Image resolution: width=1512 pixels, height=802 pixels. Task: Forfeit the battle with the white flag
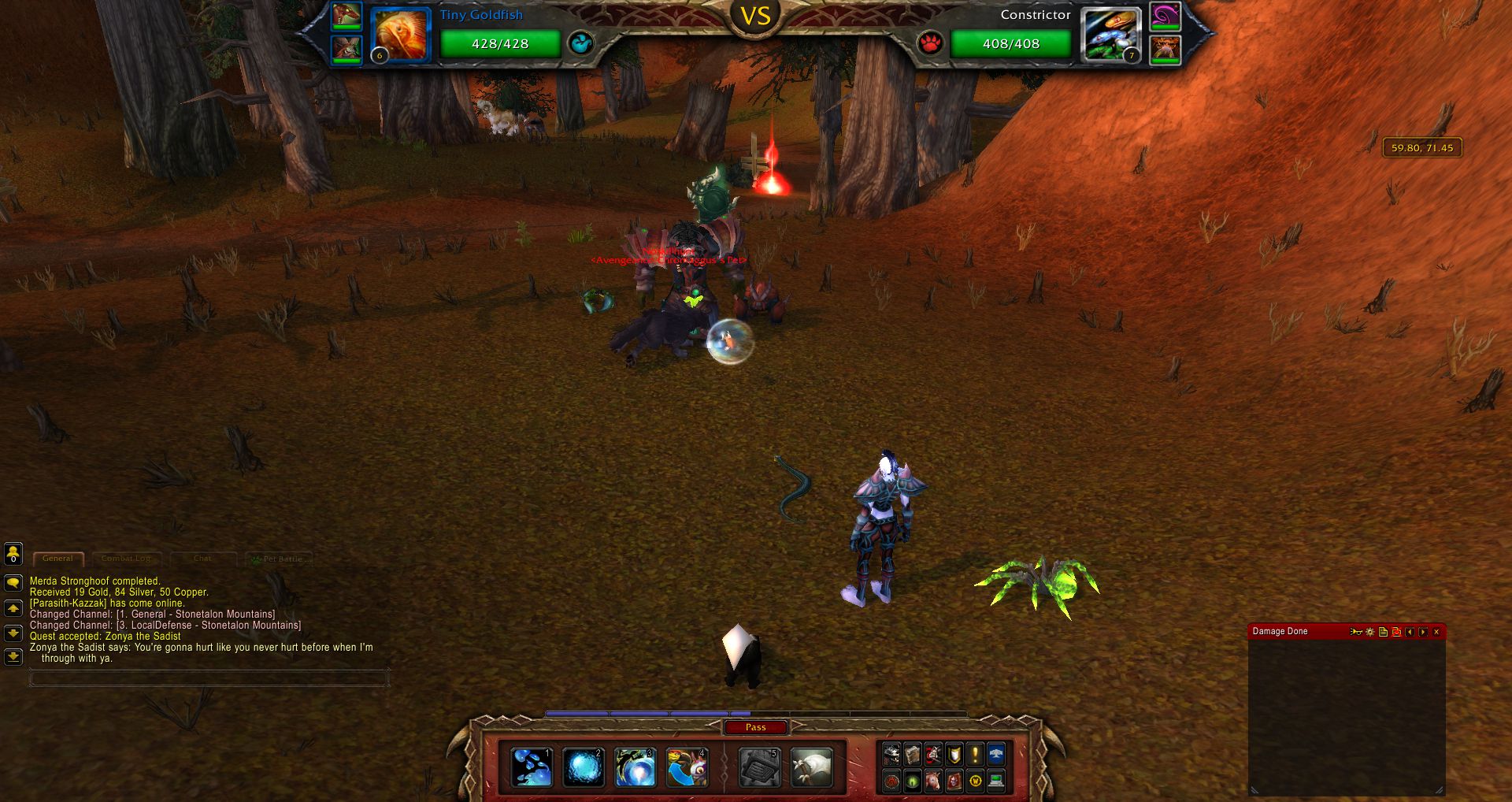coord(811,767)
